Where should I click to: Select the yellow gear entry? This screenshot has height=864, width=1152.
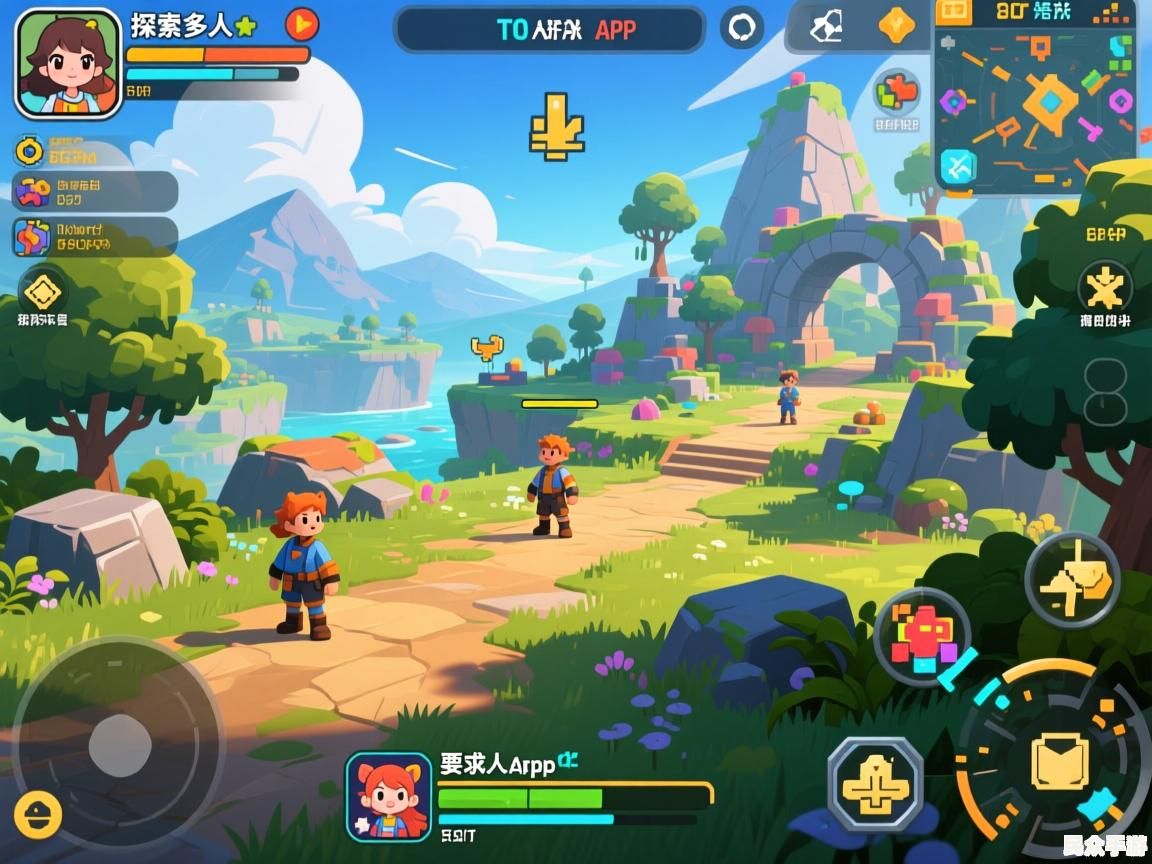(30, 152)
